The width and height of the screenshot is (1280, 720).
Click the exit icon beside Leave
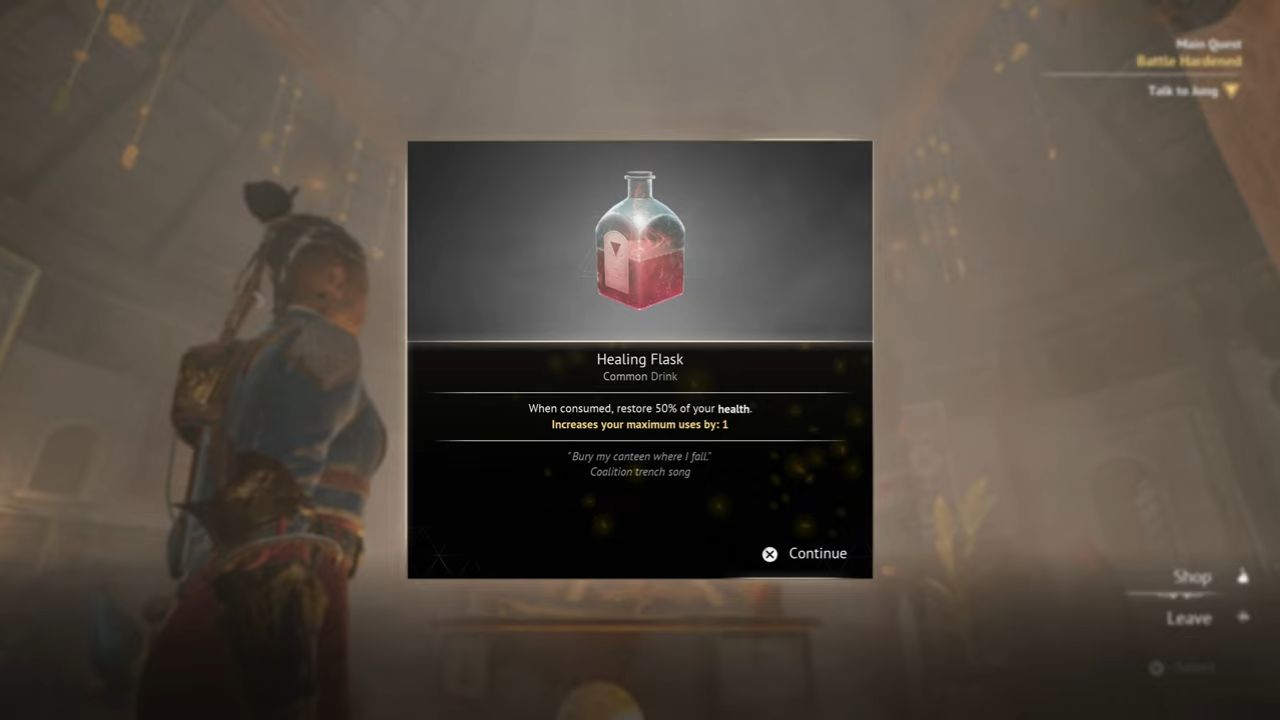(x=1243, y=618)
